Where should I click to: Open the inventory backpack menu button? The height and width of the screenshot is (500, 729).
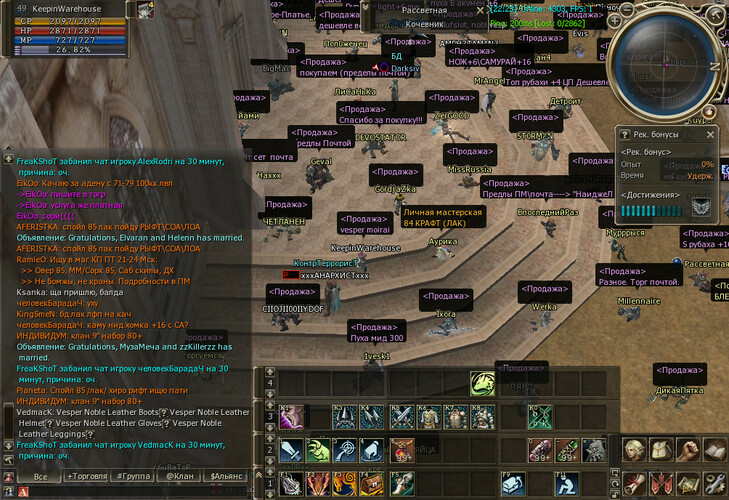(x=660, y=451)
